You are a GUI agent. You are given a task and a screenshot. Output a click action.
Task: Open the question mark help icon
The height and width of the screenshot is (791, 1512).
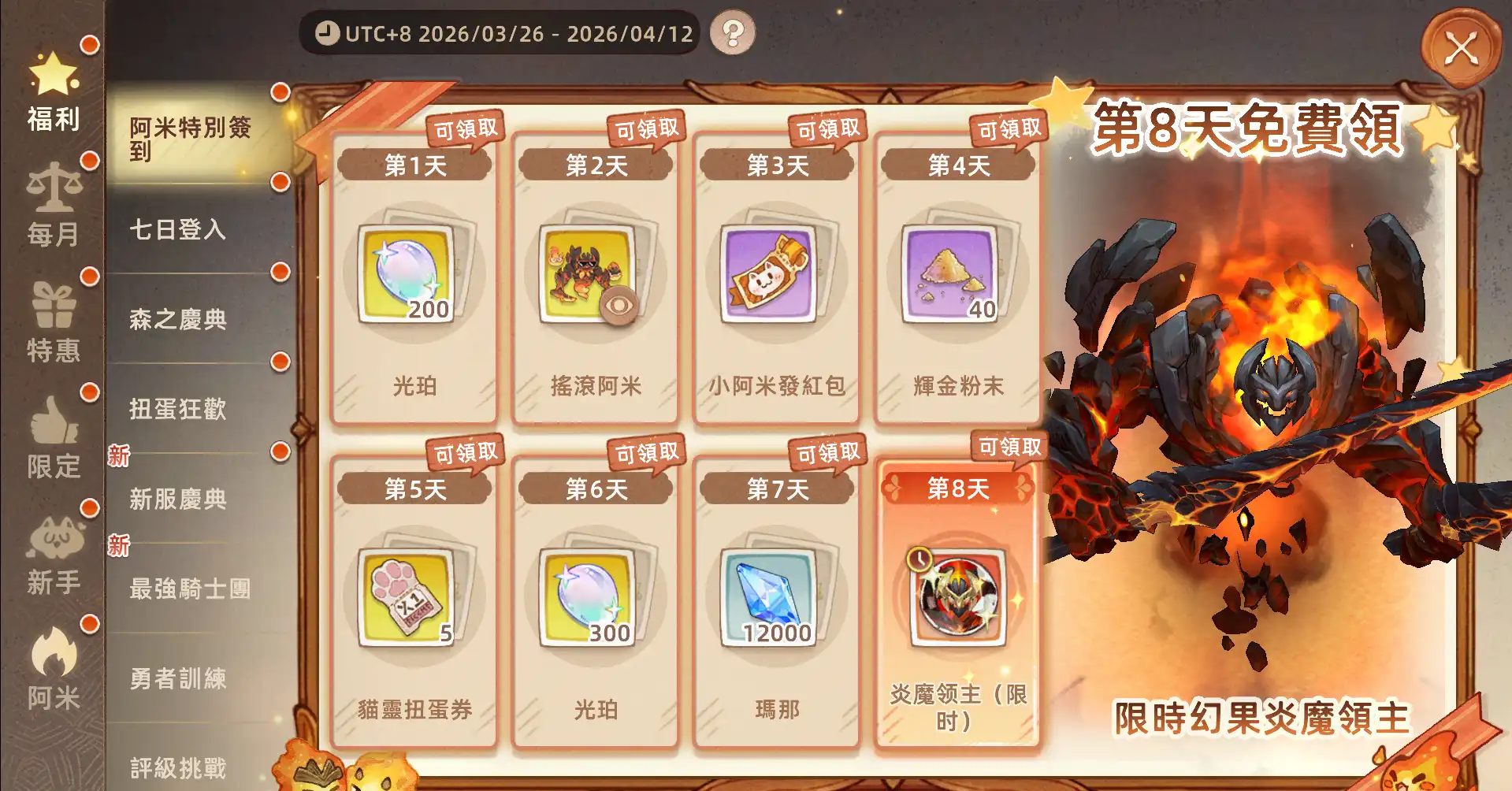[x=734, y=32]
